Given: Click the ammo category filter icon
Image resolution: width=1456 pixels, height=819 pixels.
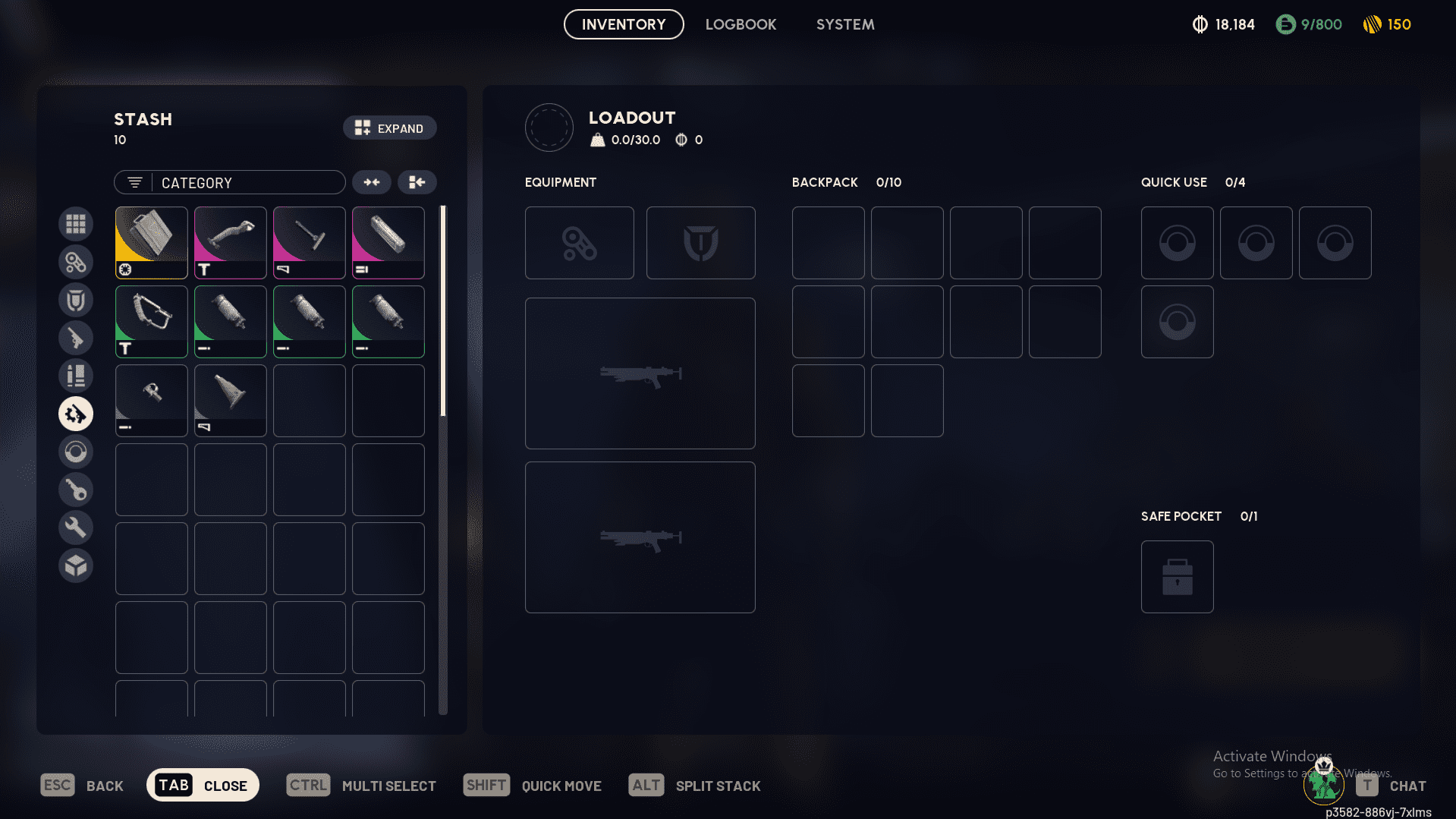Looking at the screenshot, I should 76,376.
